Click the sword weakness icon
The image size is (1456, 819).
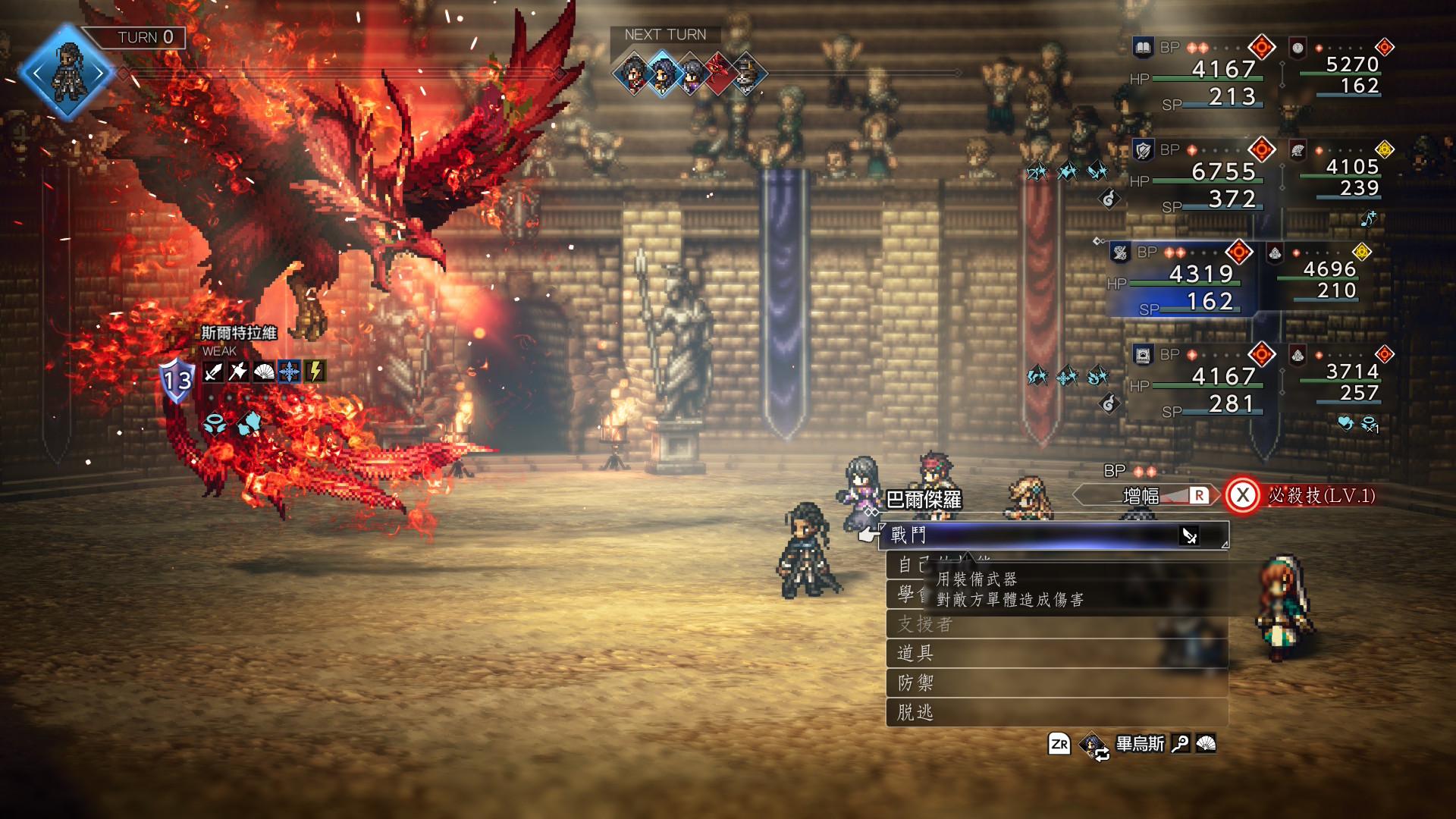click(x=213, y=372)
